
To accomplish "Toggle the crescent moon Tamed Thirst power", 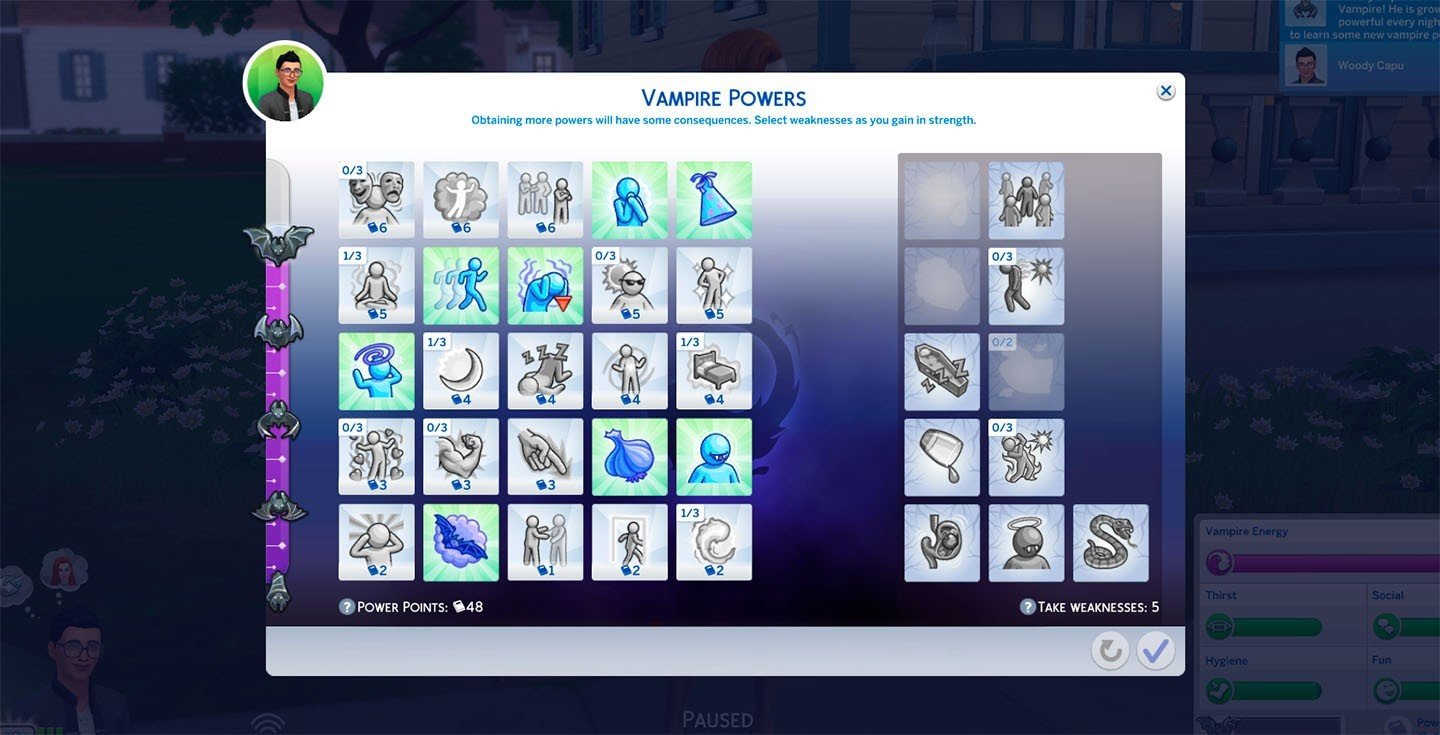I will 461,371.
